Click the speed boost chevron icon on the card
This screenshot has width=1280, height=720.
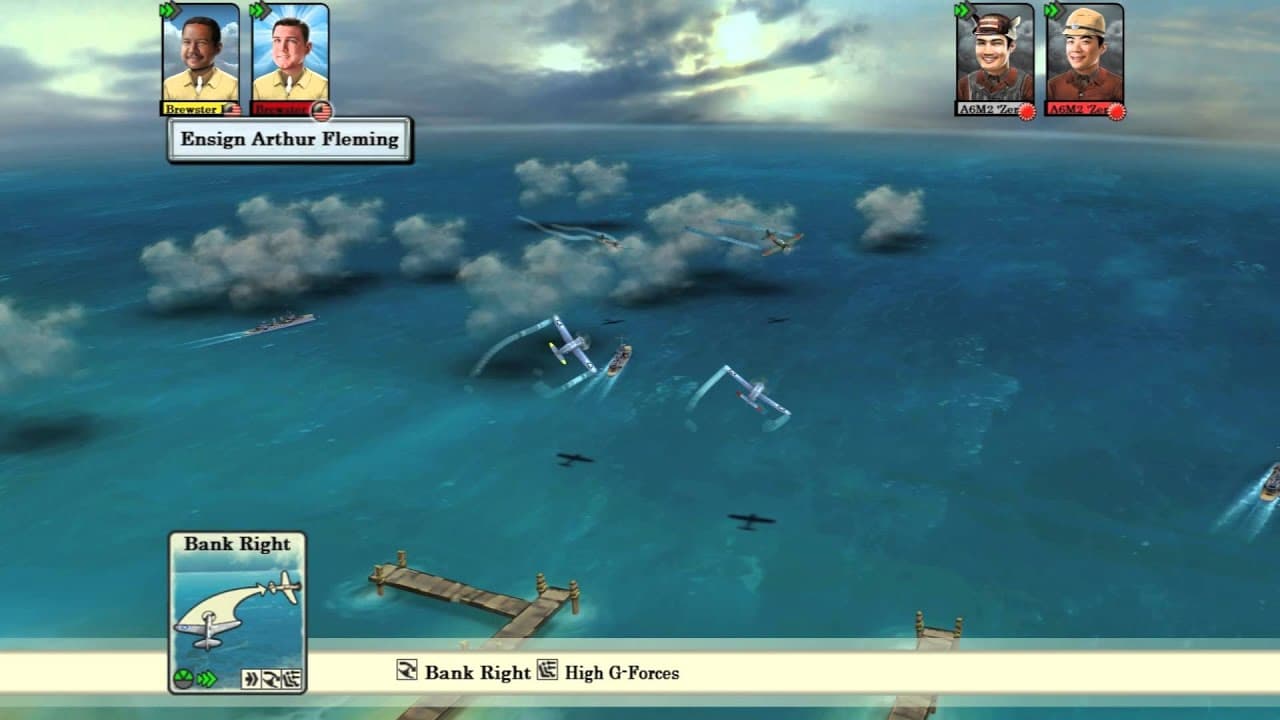pos(205,678)
